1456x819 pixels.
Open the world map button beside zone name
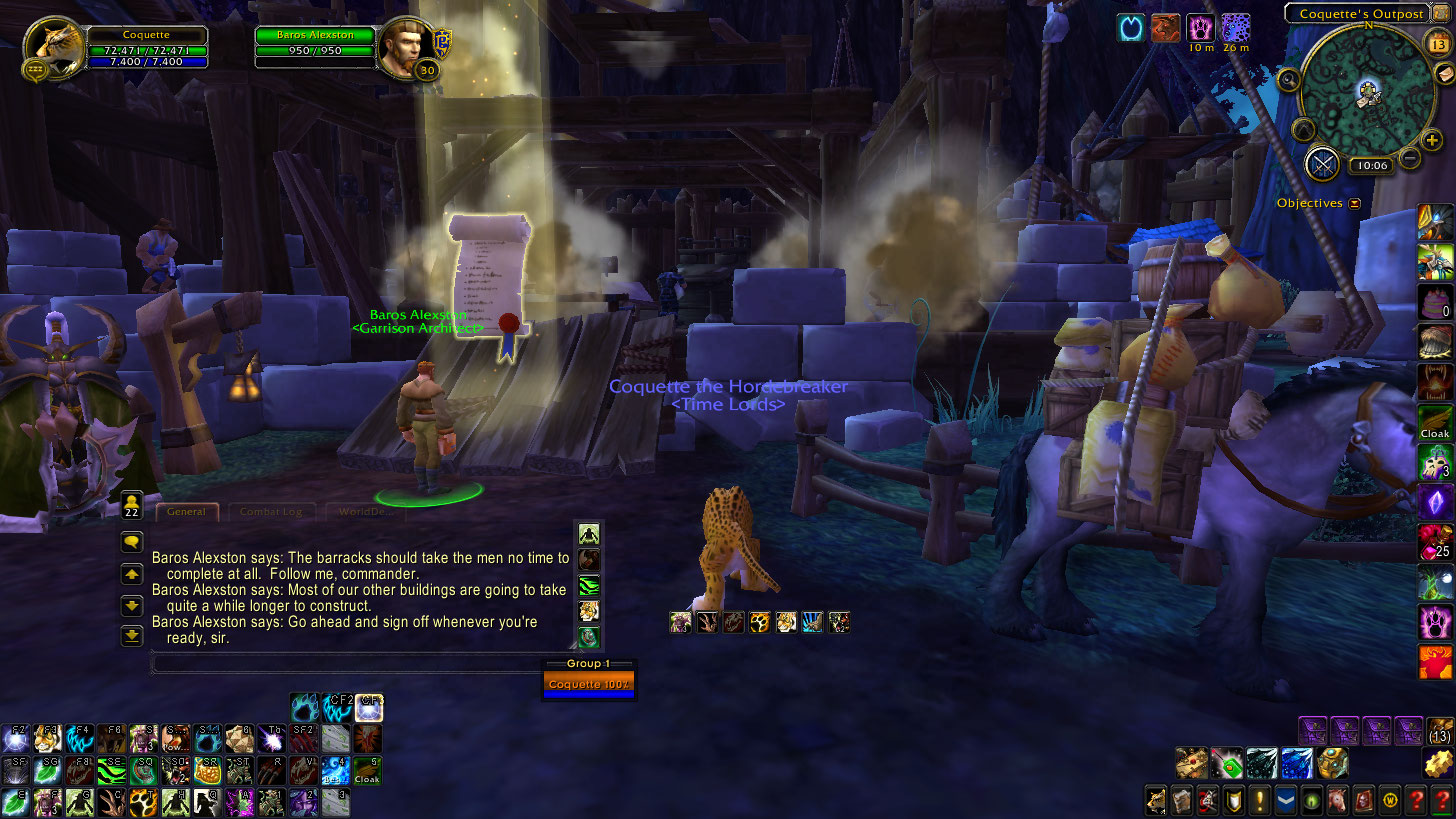[x=1441, y=13]
